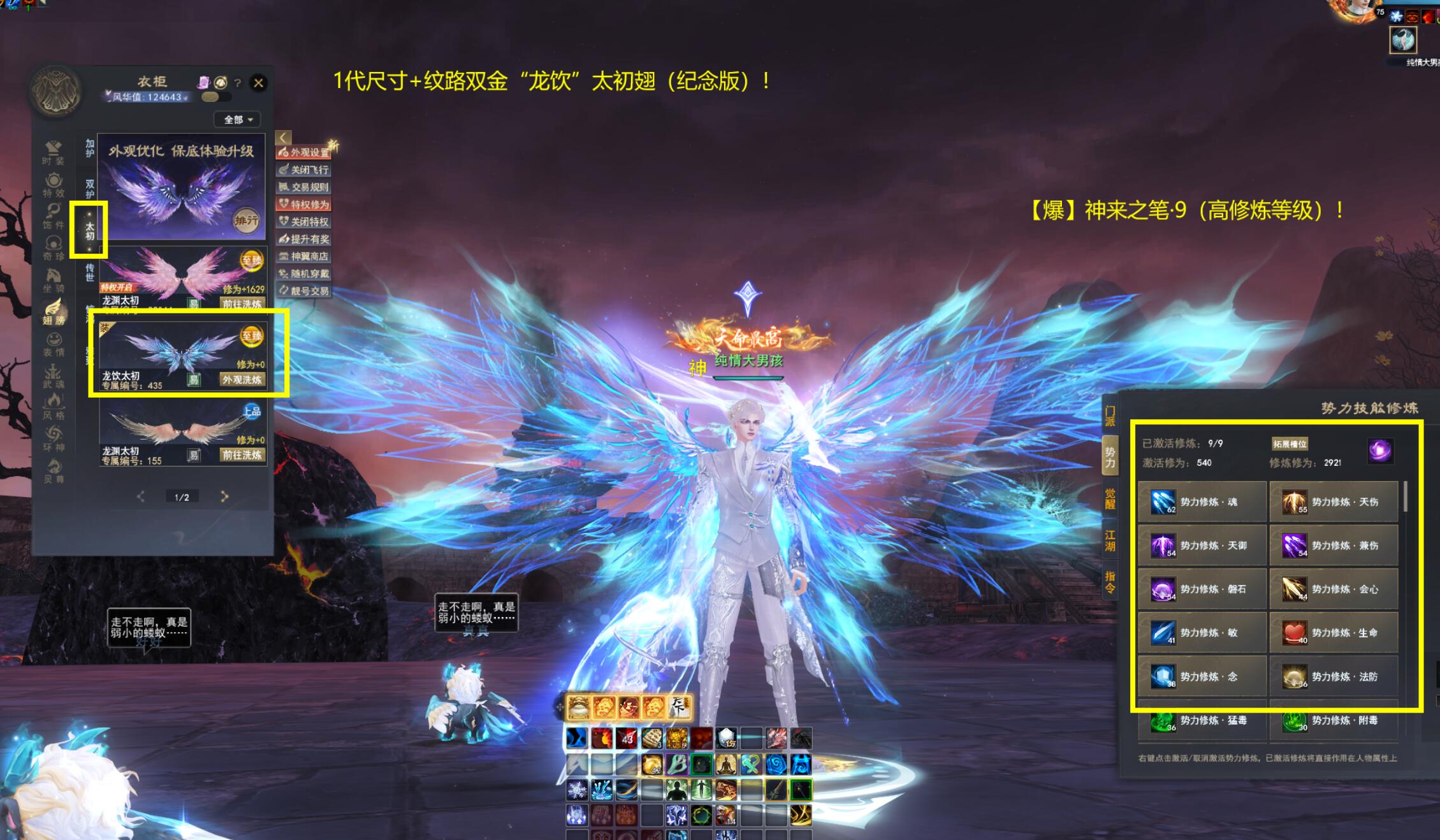Open the 全部 filter dropdown
The height and width of the screenshot is (840, 1440).
tap(238, 120)
